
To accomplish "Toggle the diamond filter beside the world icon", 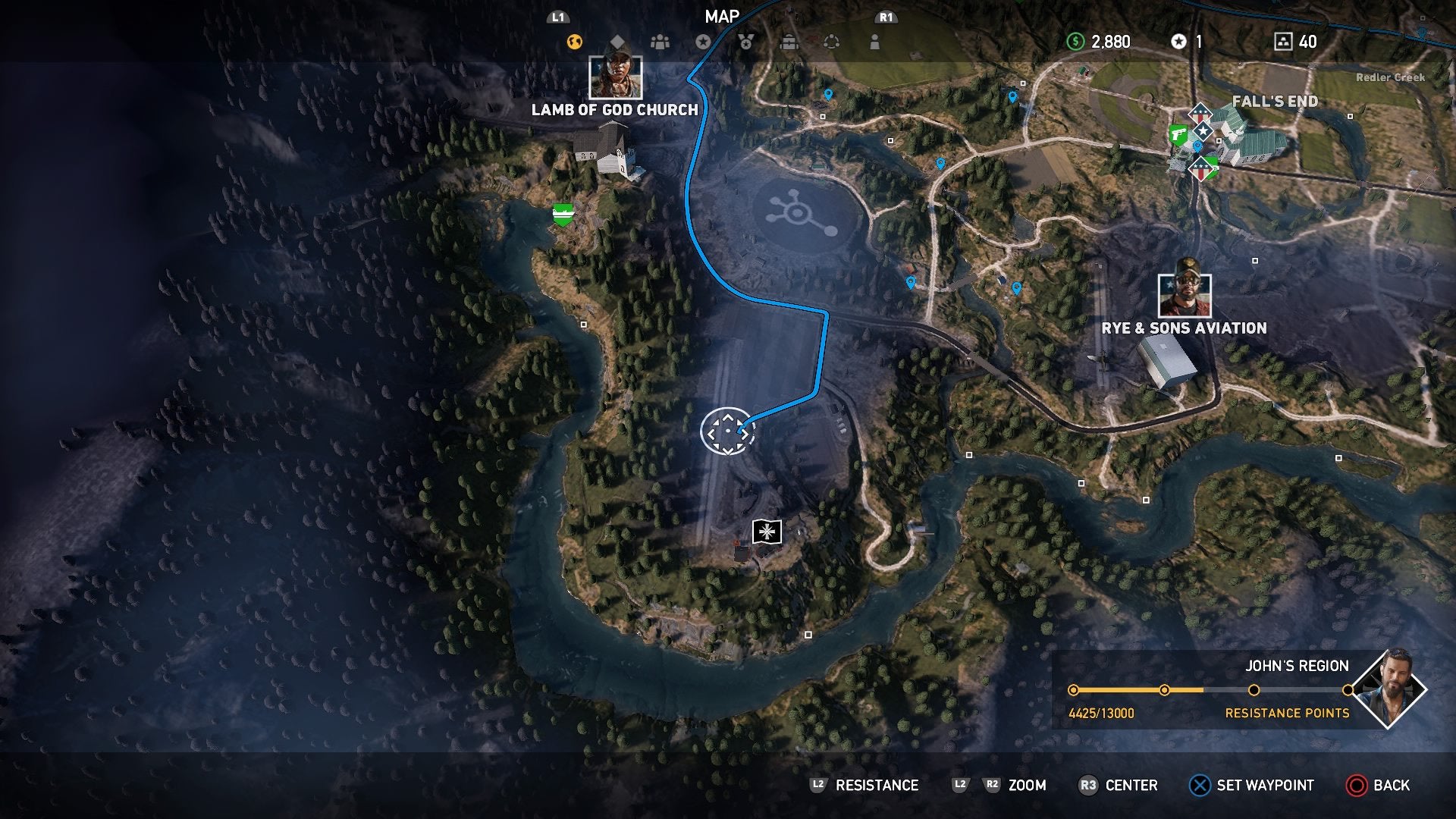I will tap(617, 41).
